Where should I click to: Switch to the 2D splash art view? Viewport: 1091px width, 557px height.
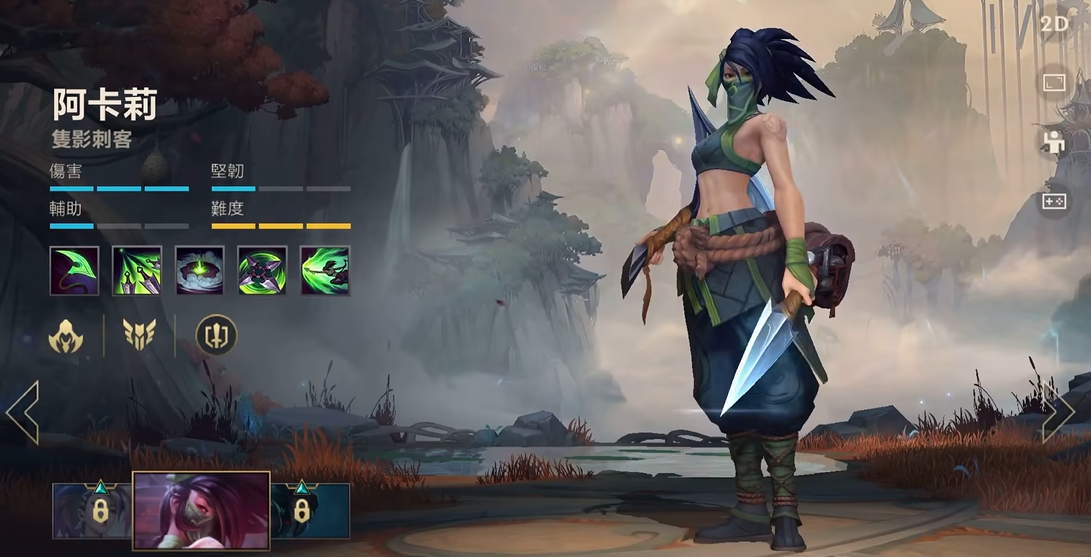[x=1054, y=24]
